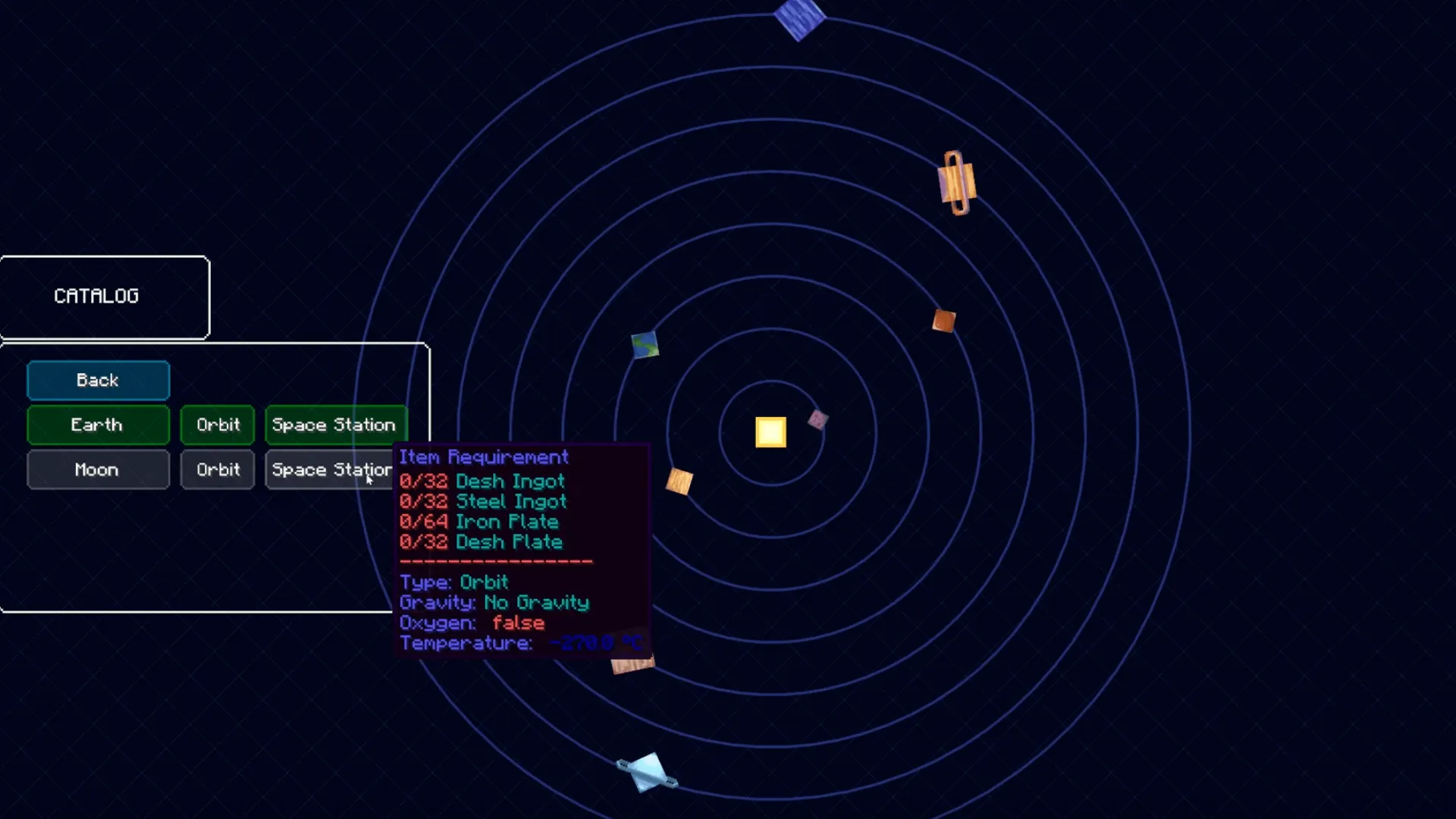Select the ringed Saturn-like planet
This screenshot has height=819, width=1456.
pos(955,182)
